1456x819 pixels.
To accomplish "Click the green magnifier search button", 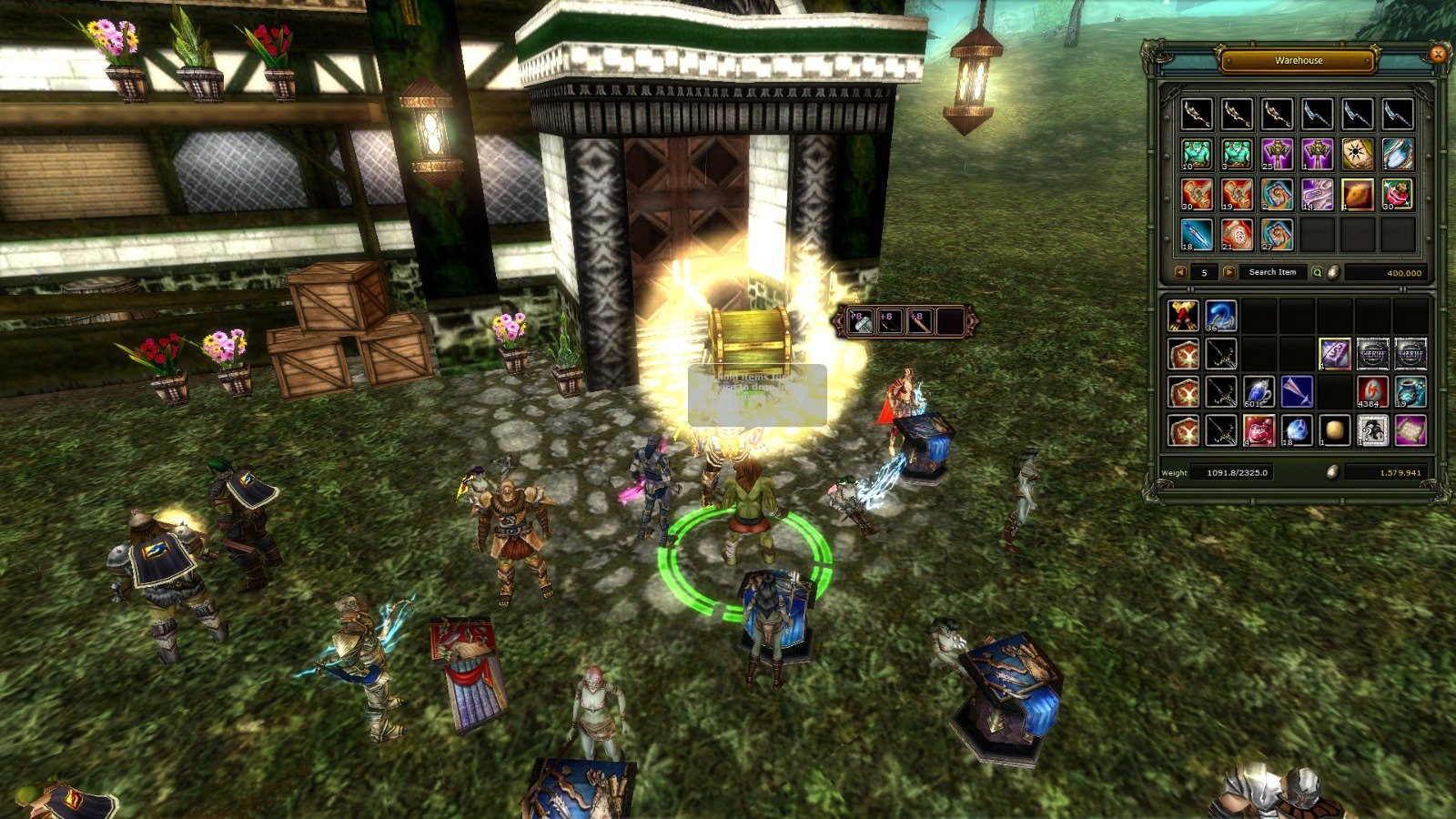I will click(1317, 272).
